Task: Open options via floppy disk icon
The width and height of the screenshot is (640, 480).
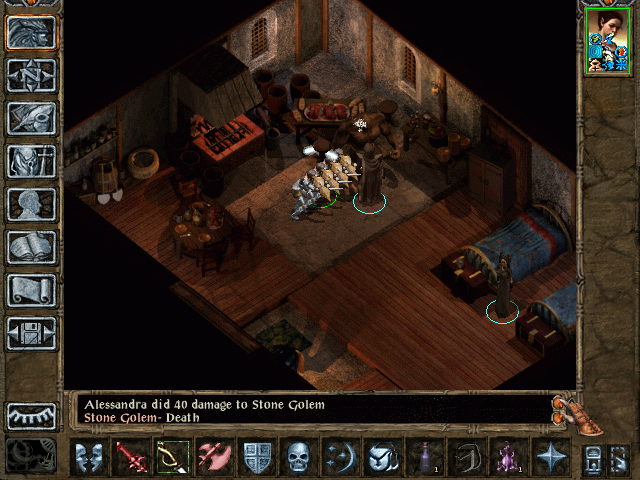Action: (31, 333)
